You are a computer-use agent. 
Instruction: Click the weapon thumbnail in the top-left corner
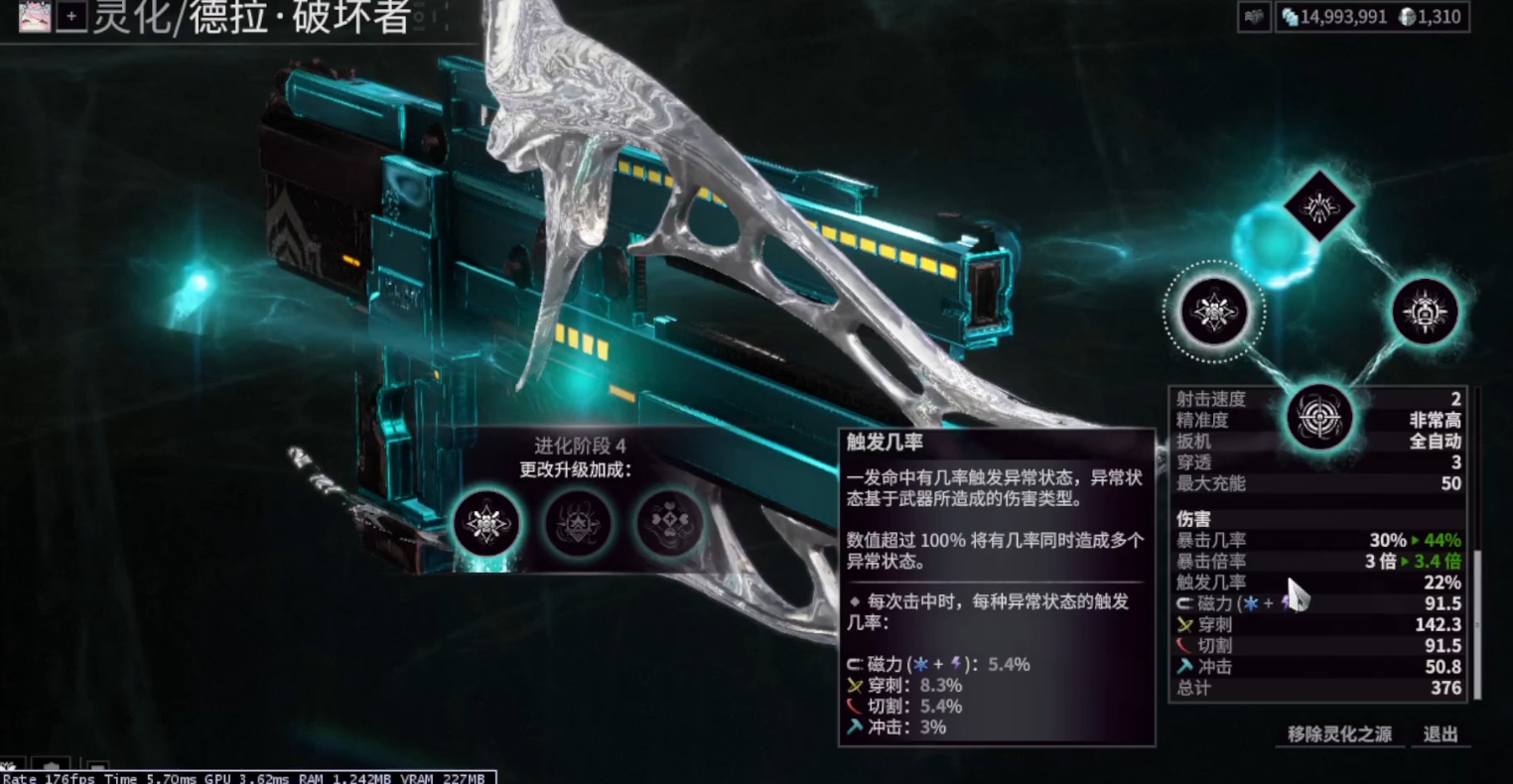tap(33, 16)
